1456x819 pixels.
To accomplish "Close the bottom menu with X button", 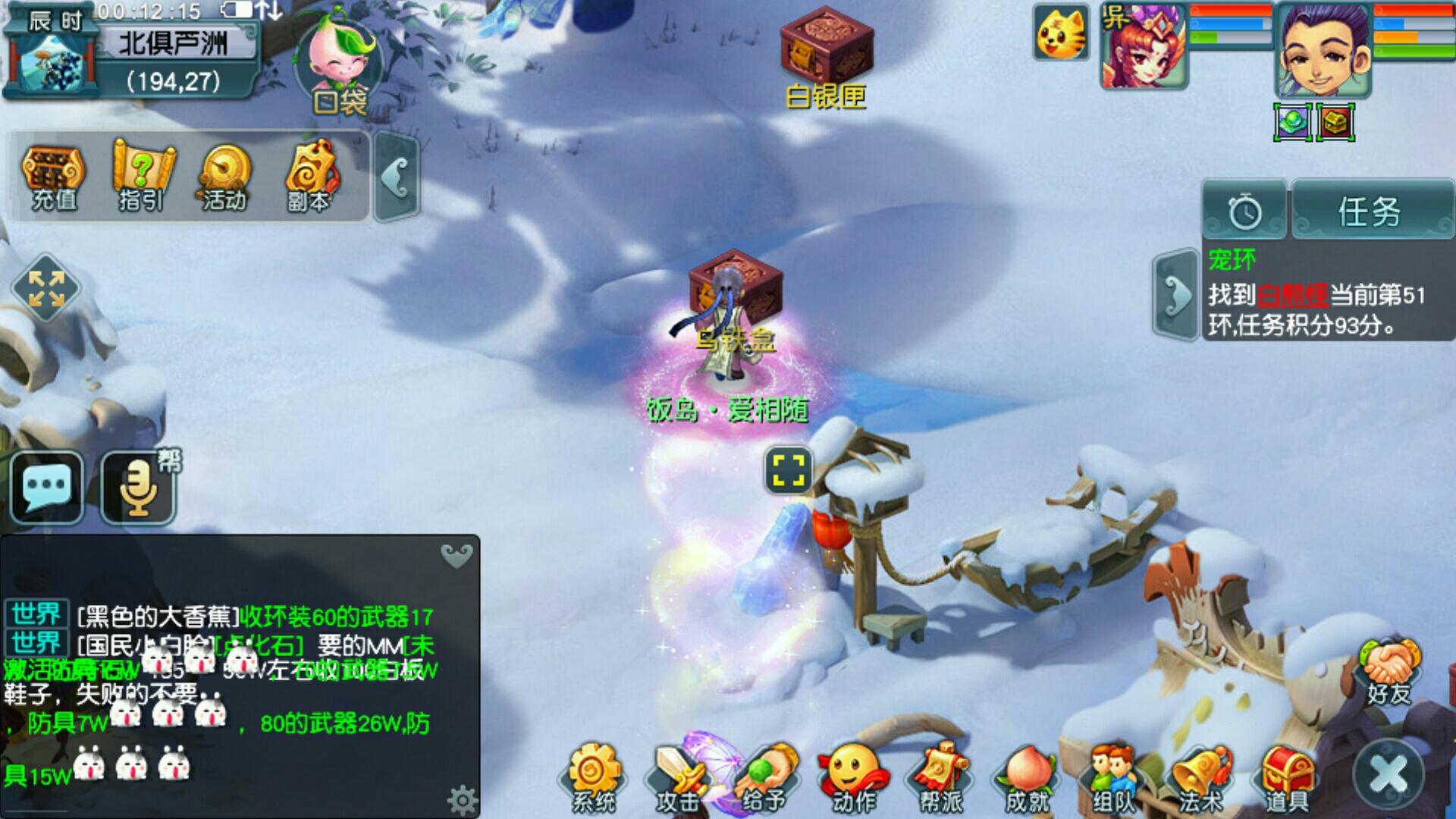I will [x=1389, y=775].
